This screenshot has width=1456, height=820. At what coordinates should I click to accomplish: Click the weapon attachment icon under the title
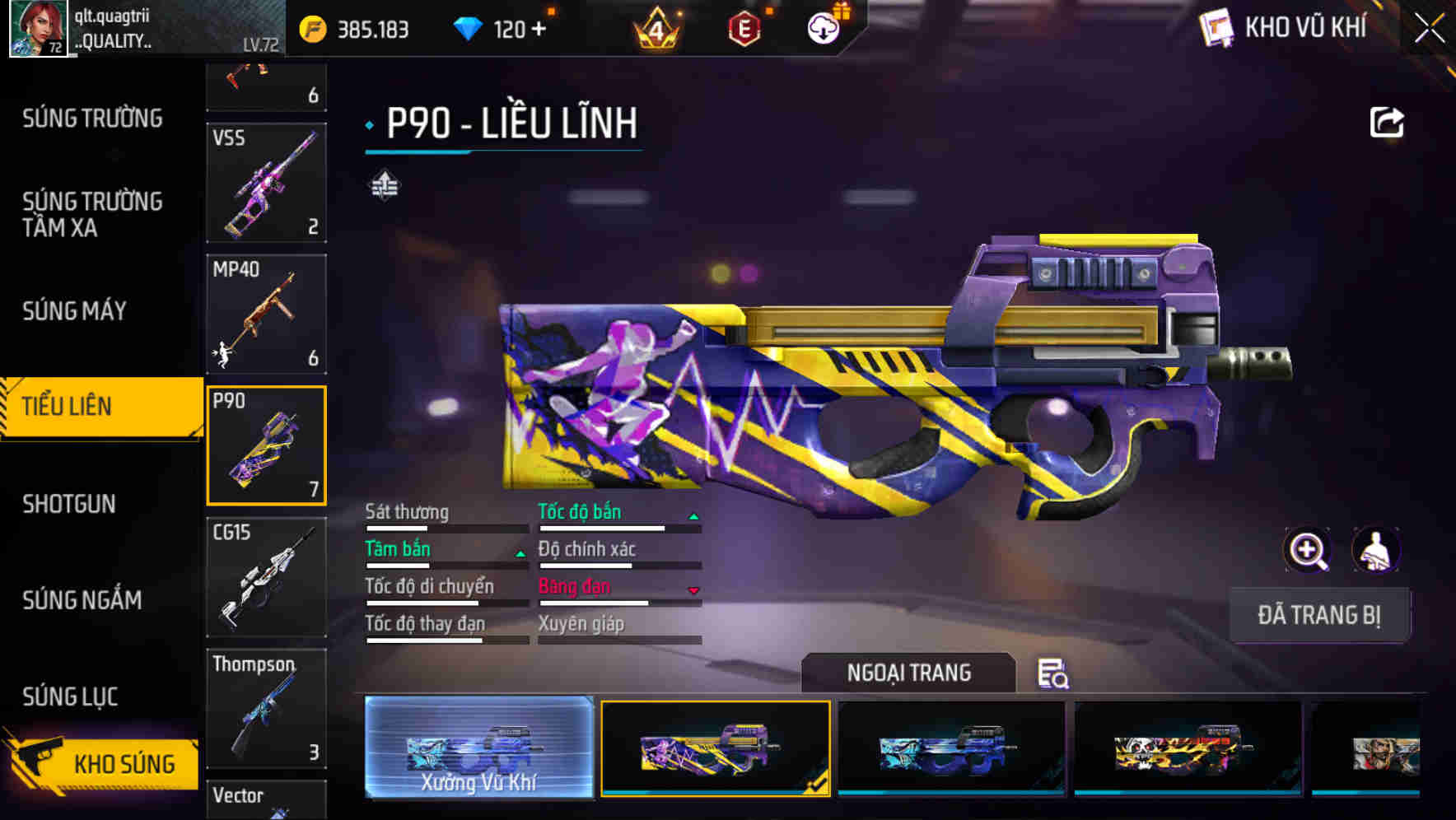tap(384, 187)
